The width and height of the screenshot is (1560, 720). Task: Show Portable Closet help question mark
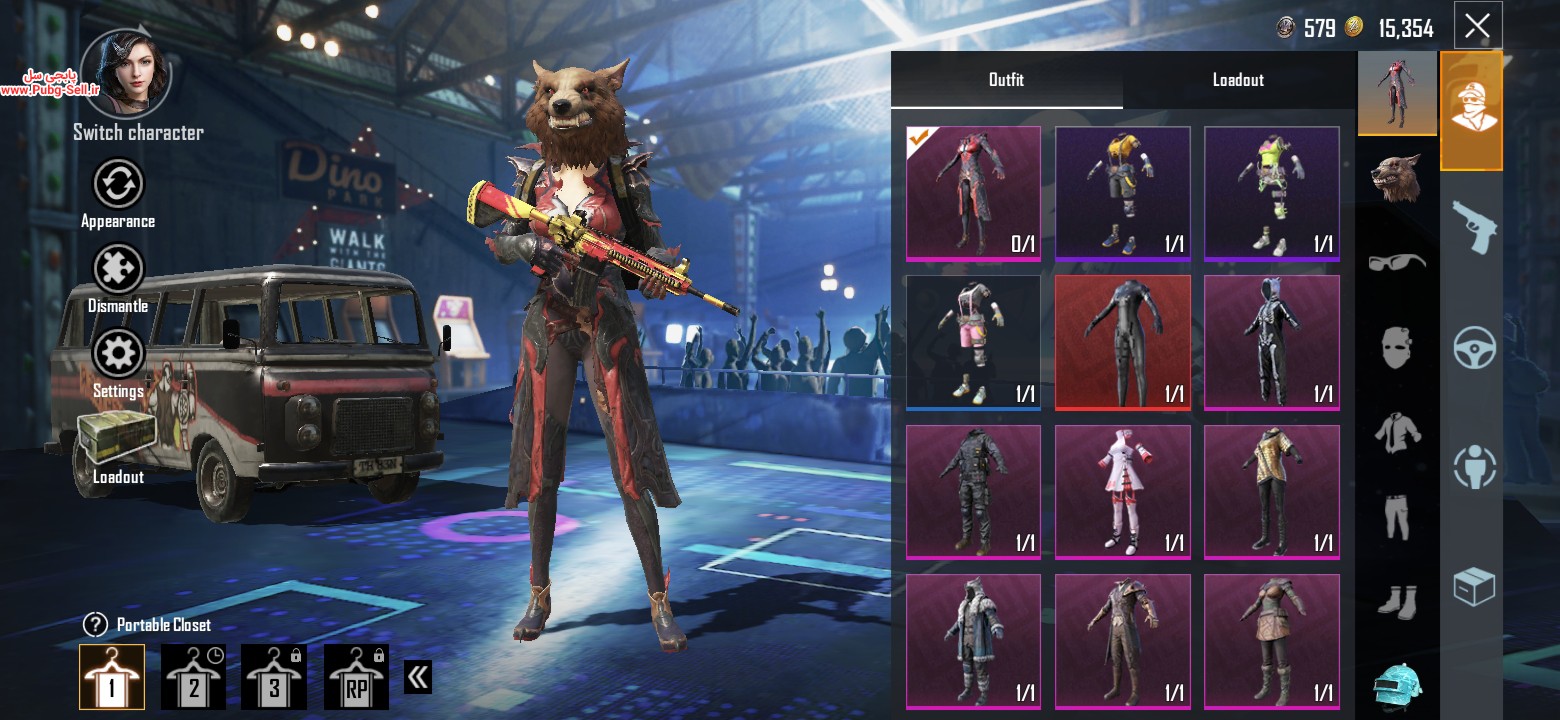95,625
